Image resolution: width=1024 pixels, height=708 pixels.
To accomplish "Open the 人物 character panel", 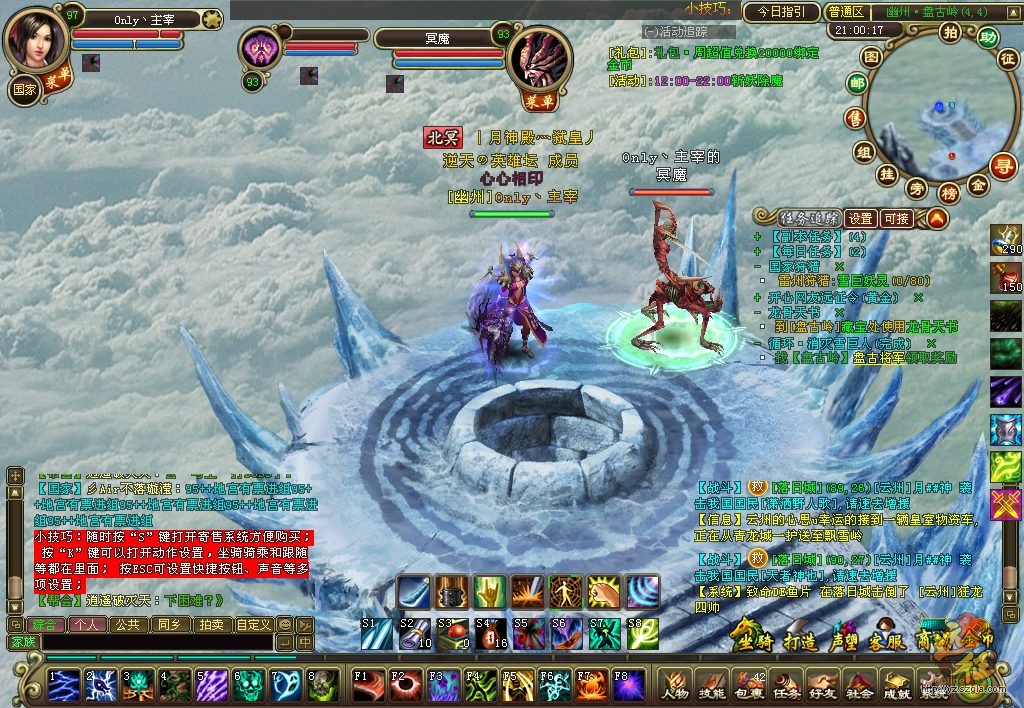I will coord(675,685).
